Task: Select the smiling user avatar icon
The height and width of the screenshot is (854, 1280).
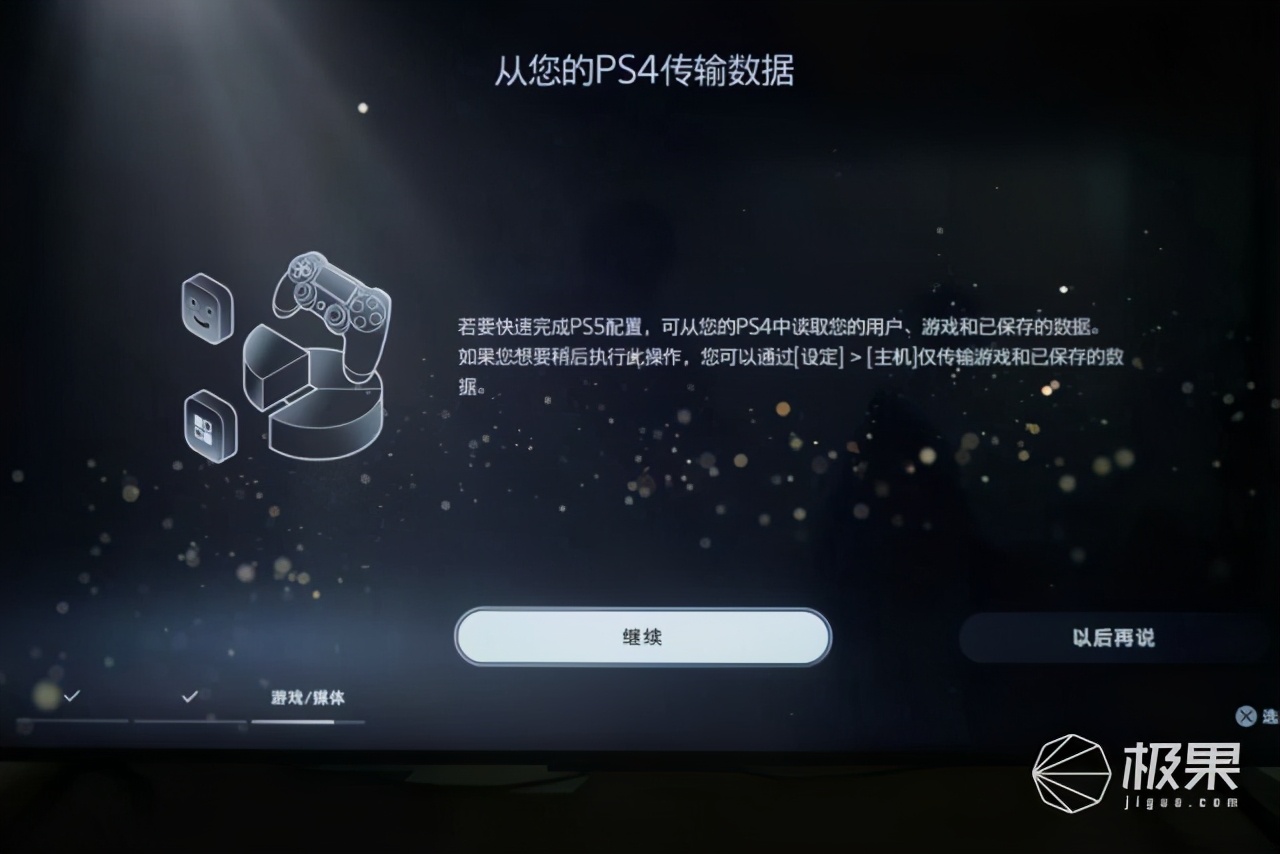Action: click(207, 310)
